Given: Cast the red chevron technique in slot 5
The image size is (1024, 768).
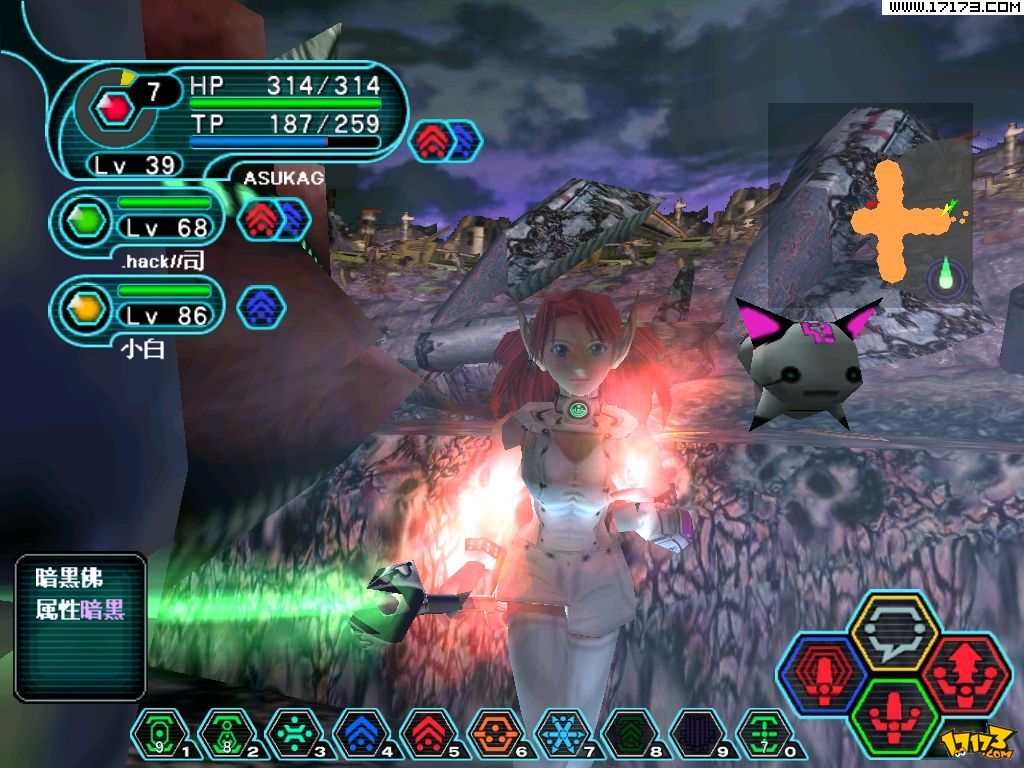Looking at the screenshot, I should click(428, 735).
